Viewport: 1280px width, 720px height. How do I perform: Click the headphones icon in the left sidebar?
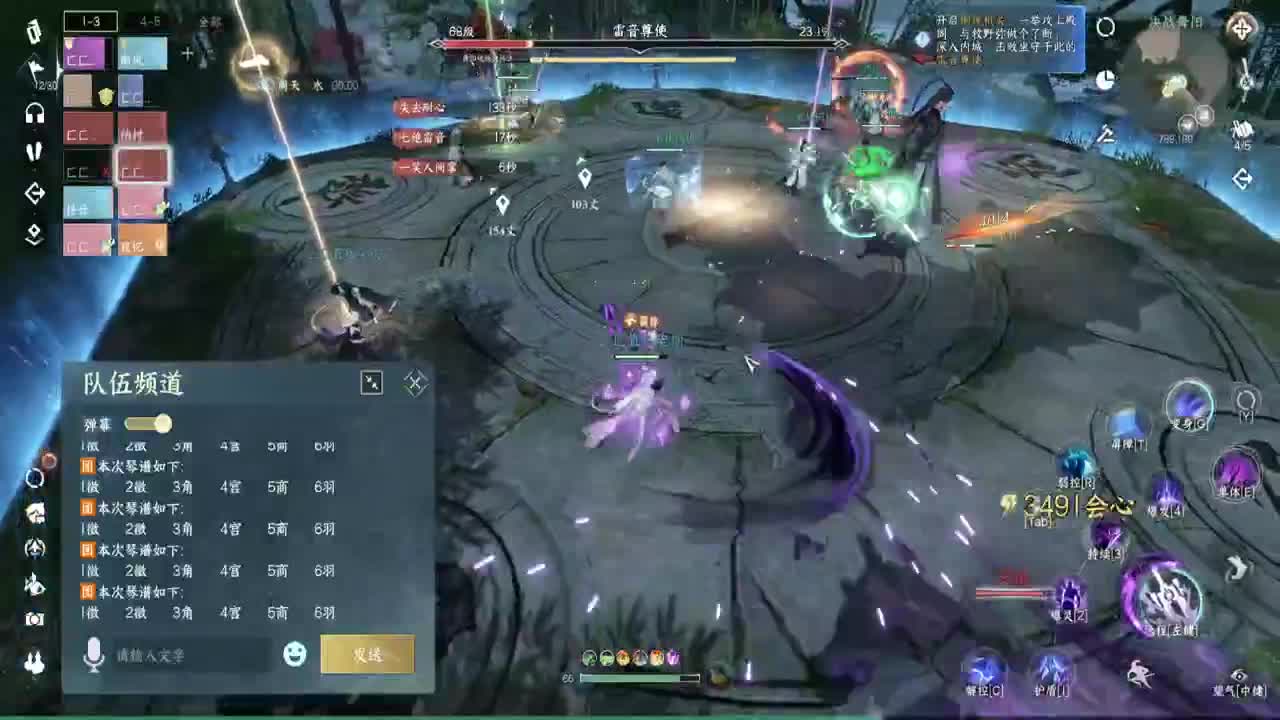coord(34,114)
